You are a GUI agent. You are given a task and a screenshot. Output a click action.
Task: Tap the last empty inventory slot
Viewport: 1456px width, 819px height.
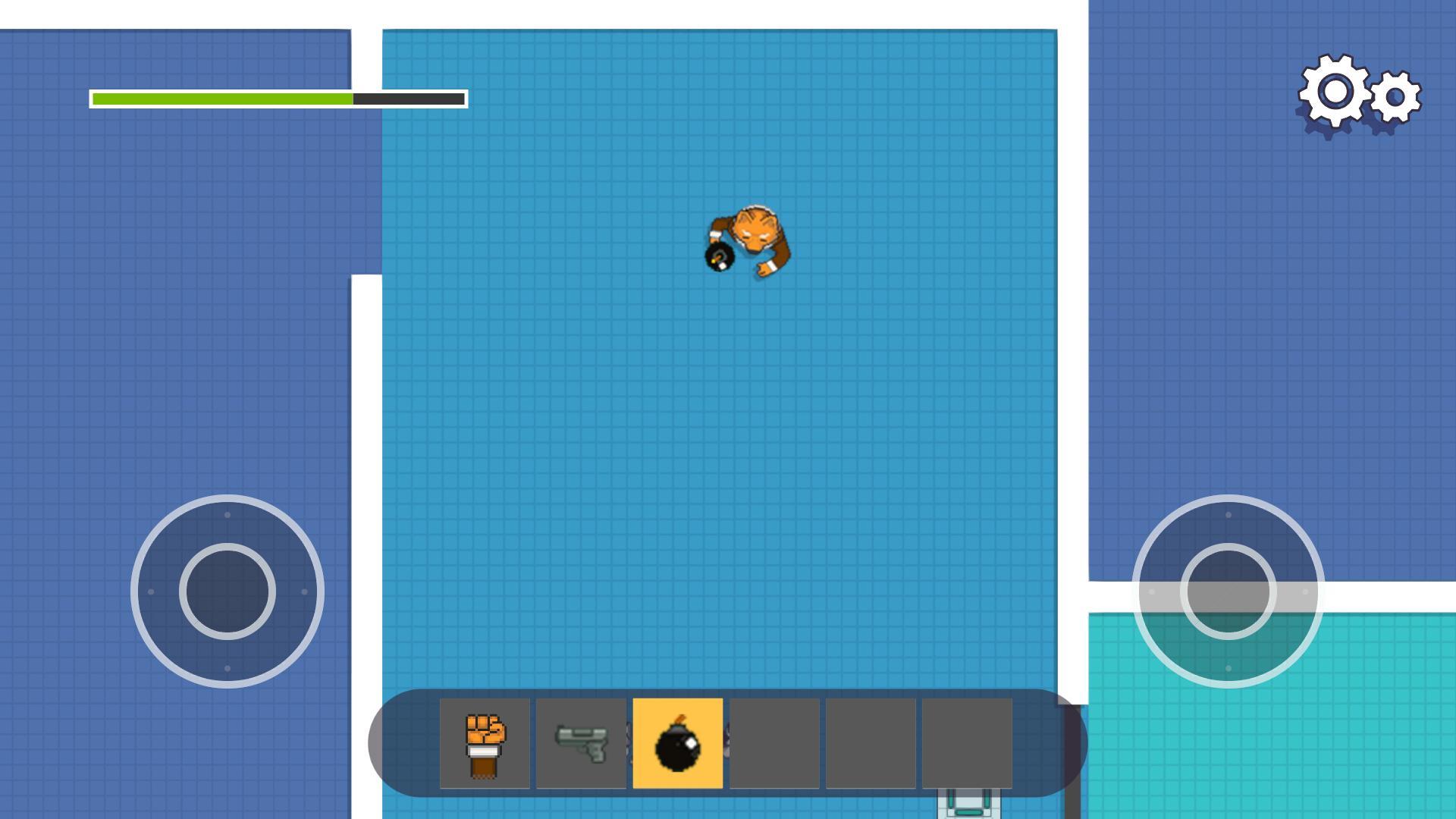(x=968, y=743)
